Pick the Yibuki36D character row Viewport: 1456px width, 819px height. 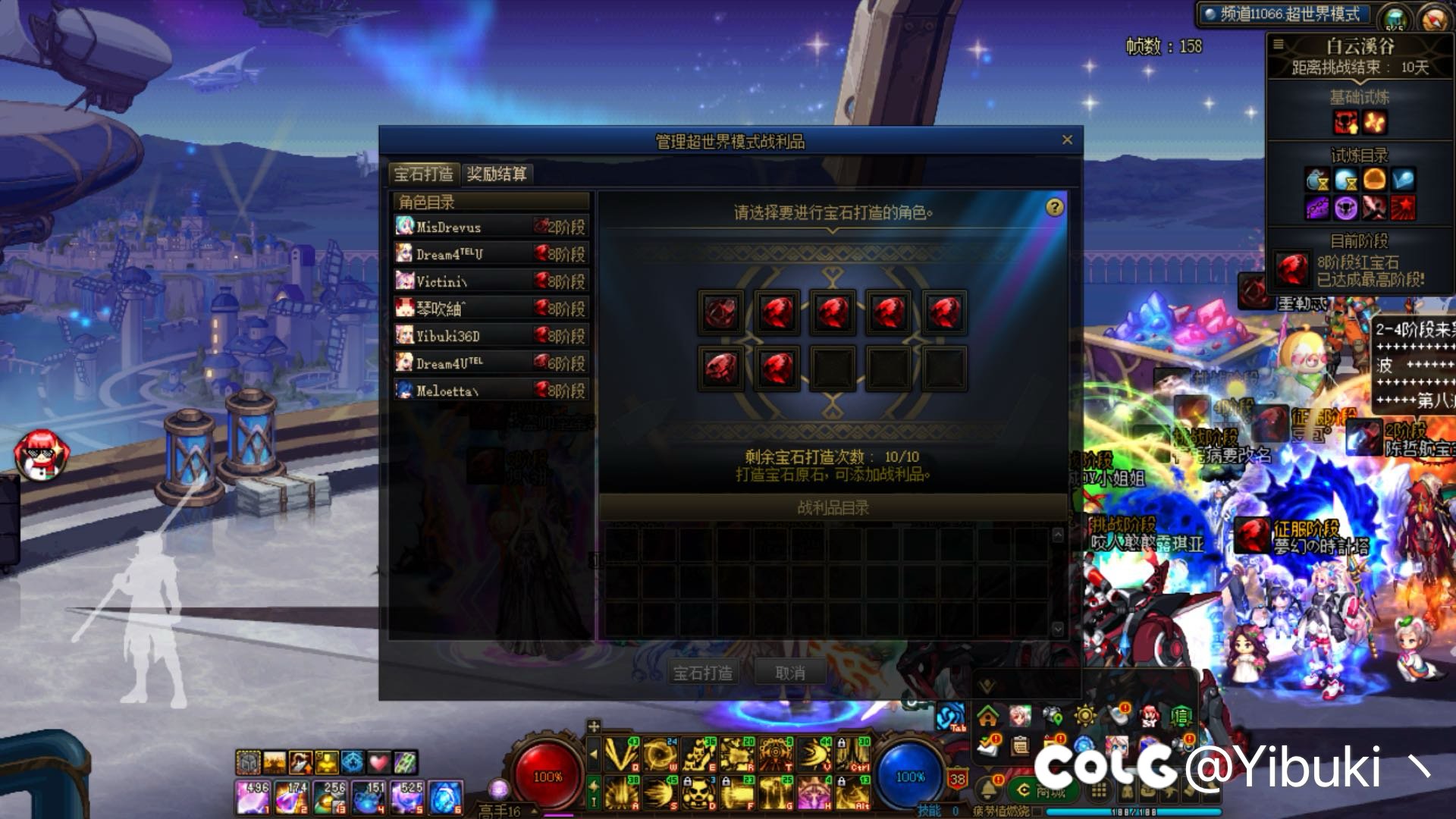tap(491, 336)
